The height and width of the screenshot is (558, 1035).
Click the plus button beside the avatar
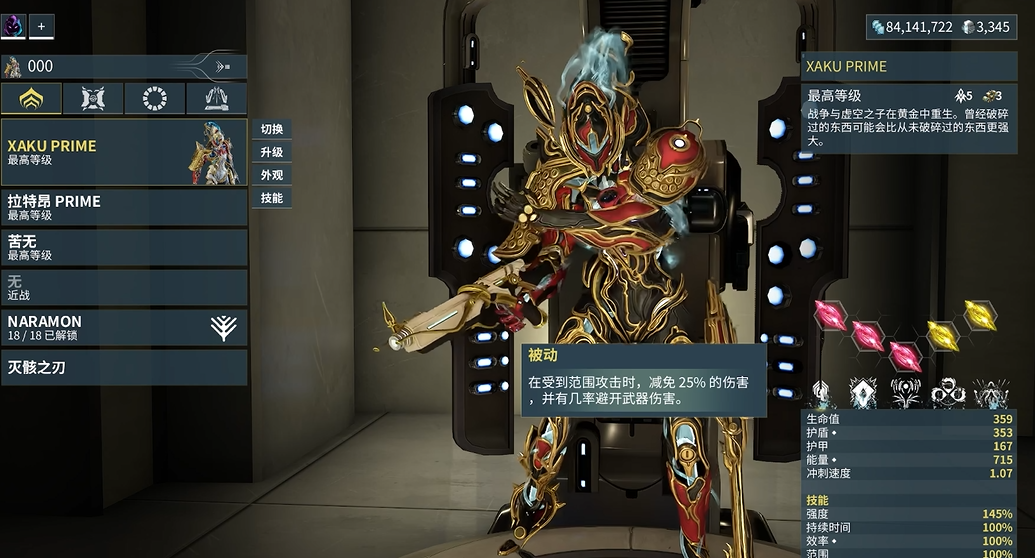[42, 26]
